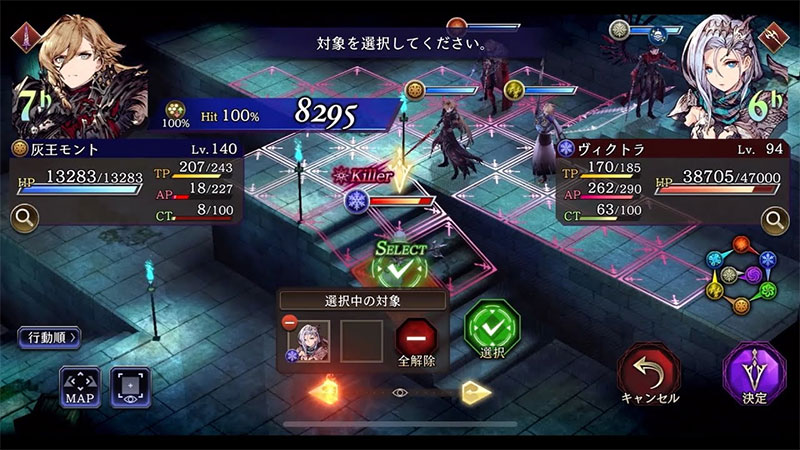Toggle the camera focus view button
This screenshot has height=450, width=800.
click(131, 387)
